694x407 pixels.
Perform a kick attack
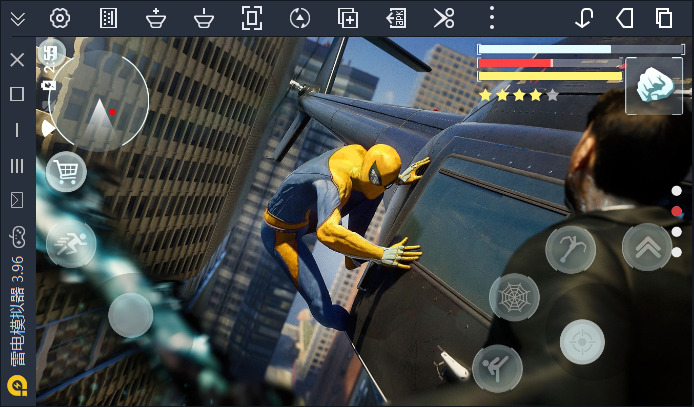point(497,368)
